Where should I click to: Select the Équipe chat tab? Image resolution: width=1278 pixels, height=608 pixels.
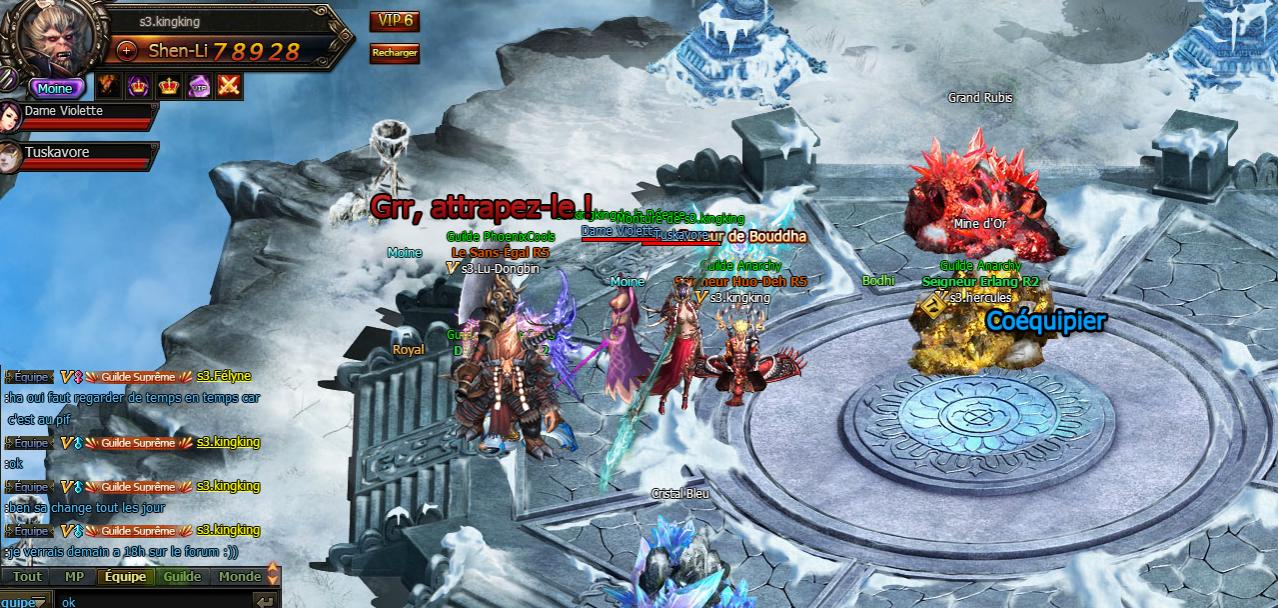(125, 577)
